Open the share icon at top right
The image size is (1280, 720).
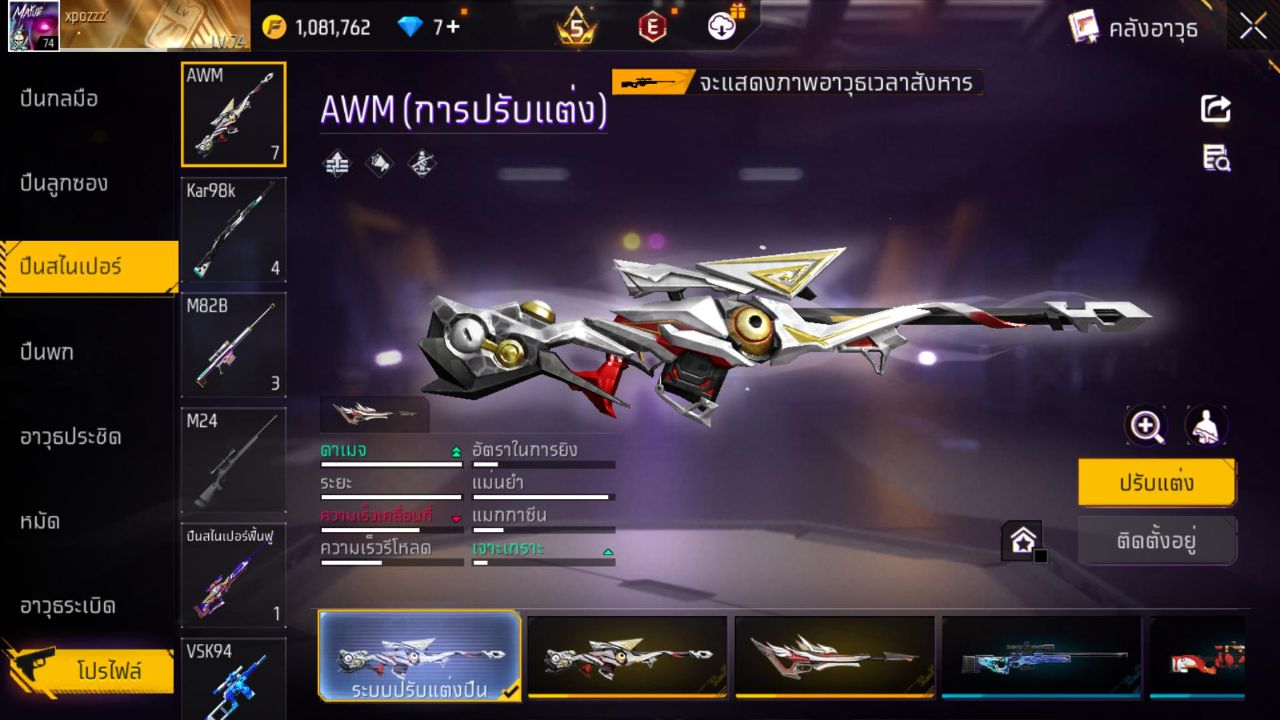(x=1215, y=110)
